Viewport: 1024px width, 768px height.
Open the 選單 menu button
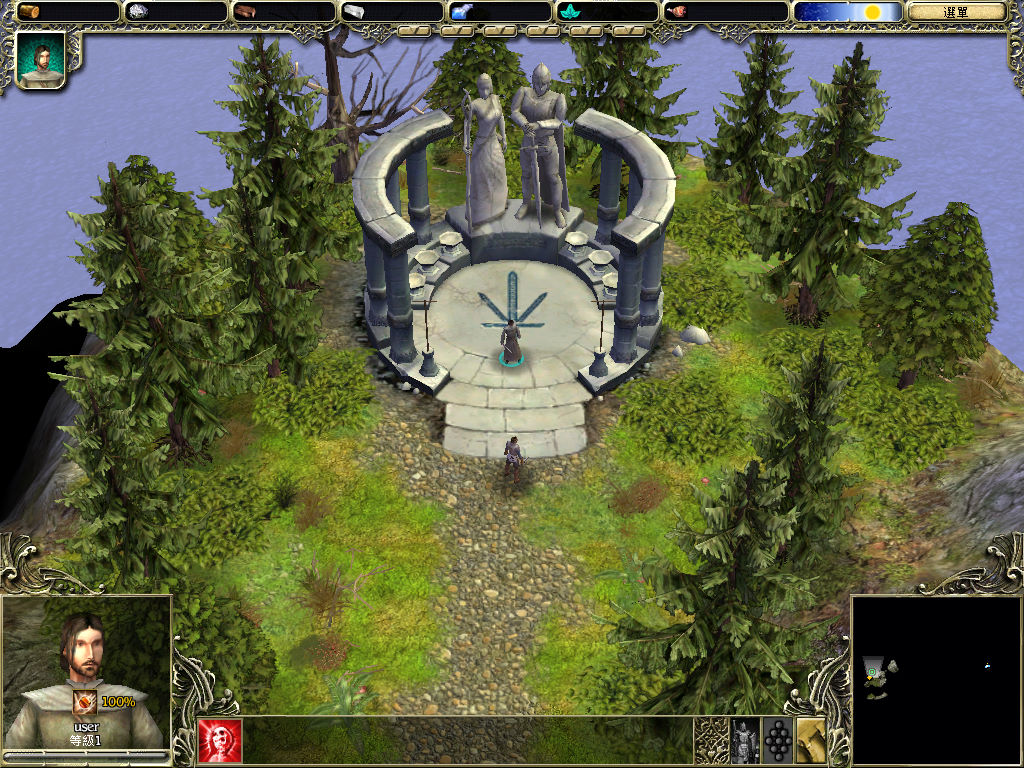(x=956, y=12)
